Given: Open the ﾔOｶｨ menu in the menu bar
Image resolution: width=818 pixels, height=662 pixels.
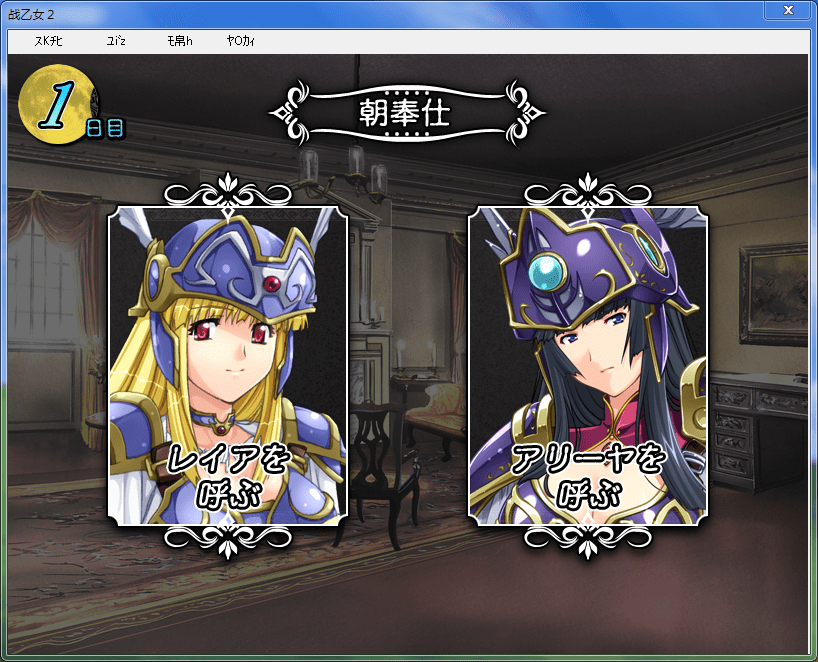Looking at the screenshot, I should pos(241,41).
